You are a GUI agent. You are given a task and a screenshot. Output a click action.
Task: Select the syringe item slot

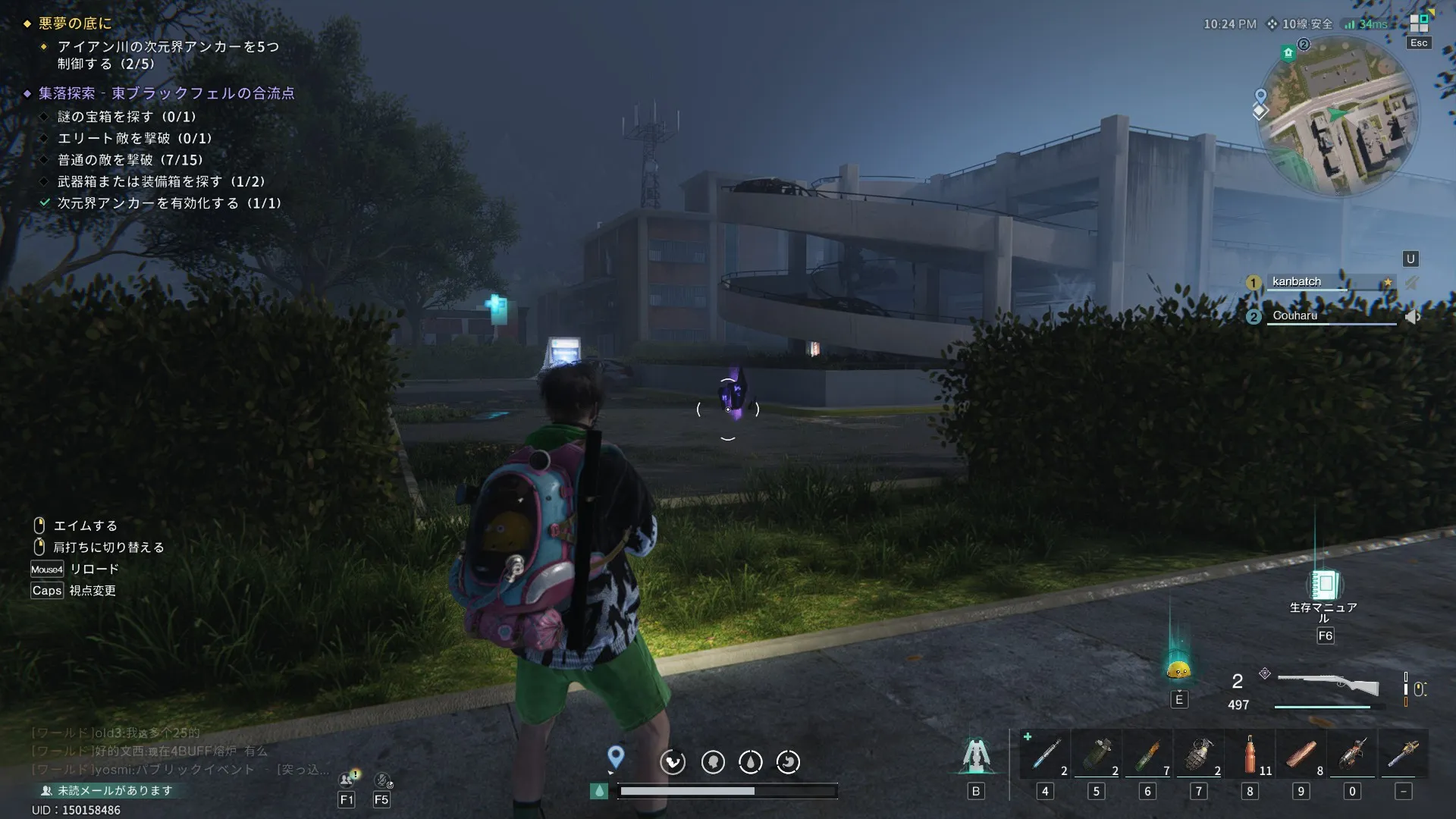coord(1045,754)
